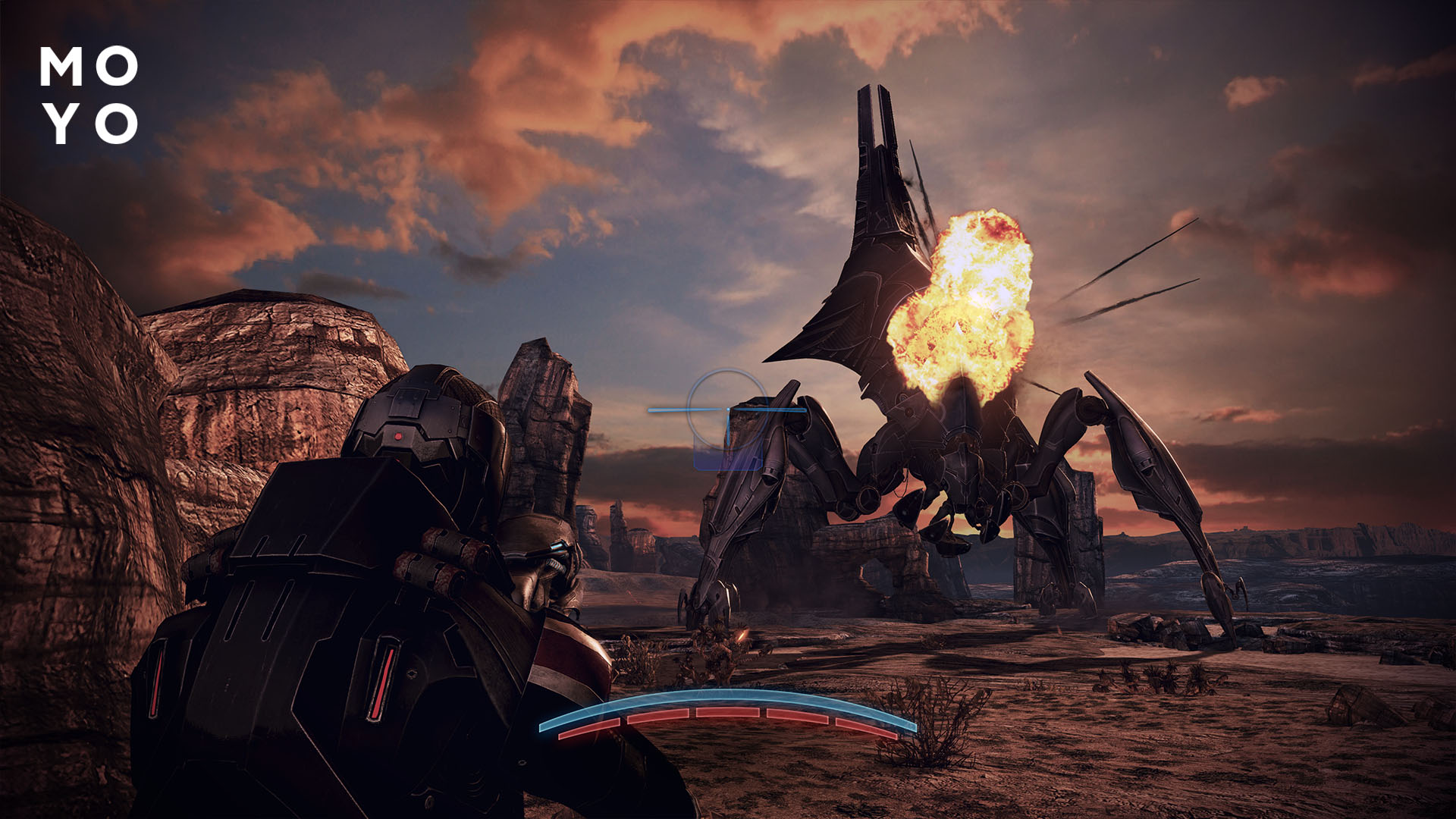Click the center dot of the crosshair
The image size is (1456, 819).
[728, 409]
